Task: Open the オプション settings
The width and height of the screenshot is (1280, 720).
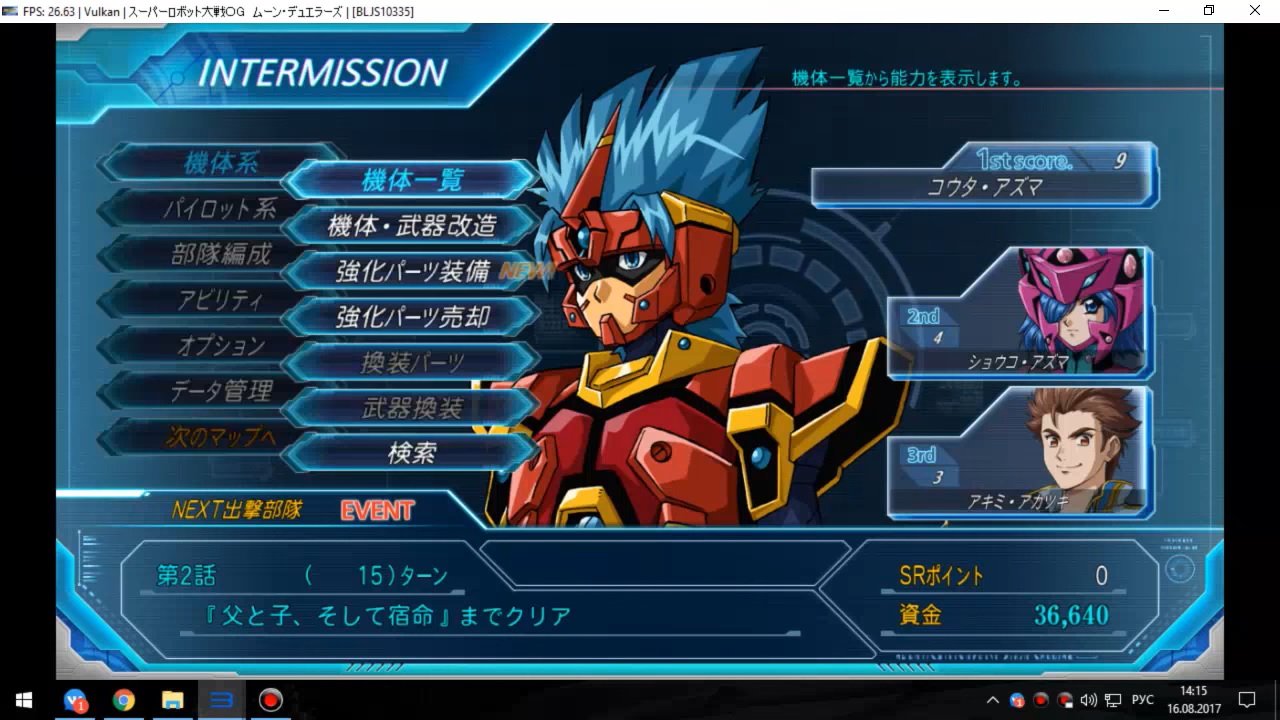Action: tap(220, 346)
